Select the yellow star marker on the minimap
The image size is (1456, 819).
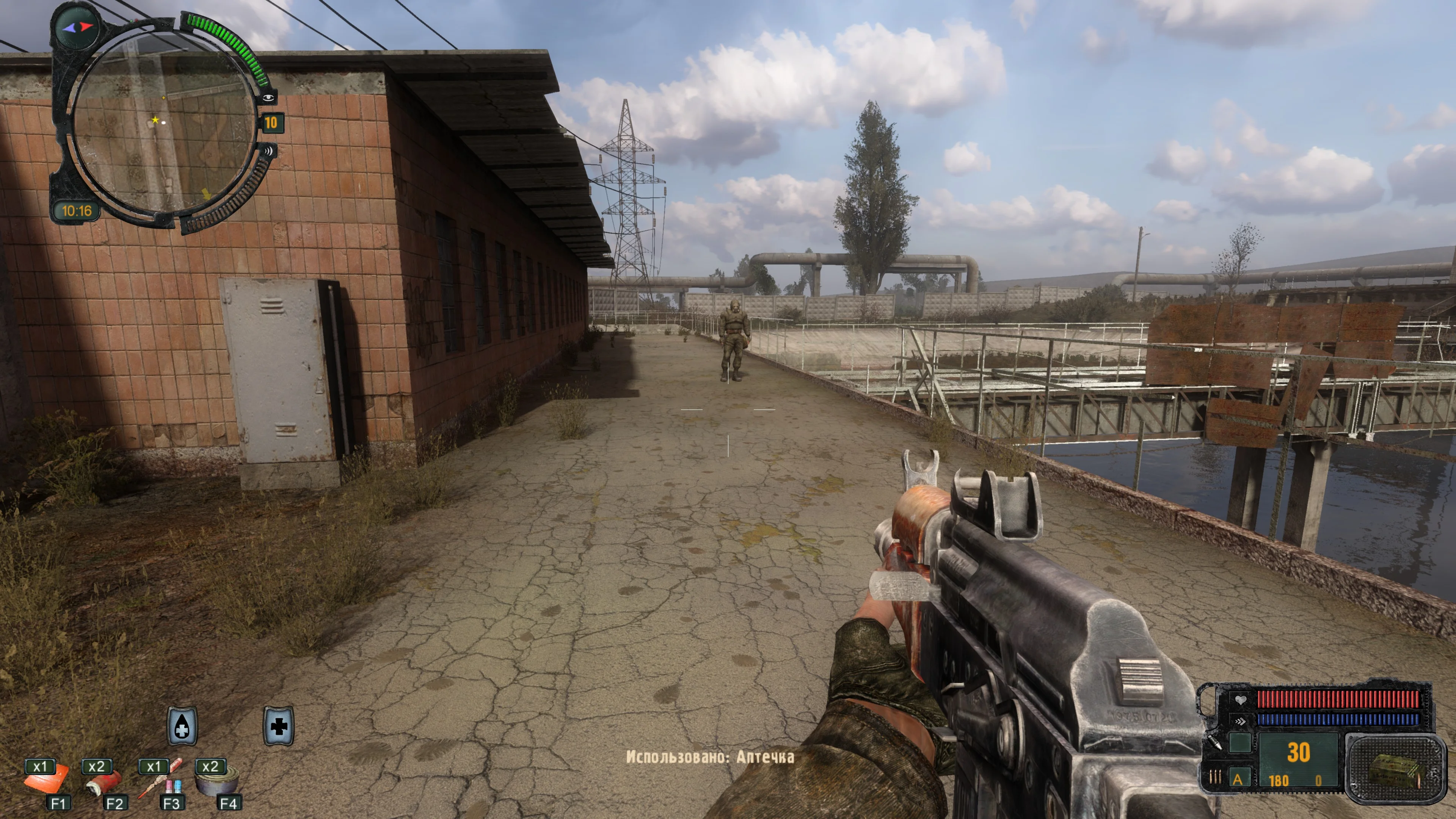[x=155, y=120]
